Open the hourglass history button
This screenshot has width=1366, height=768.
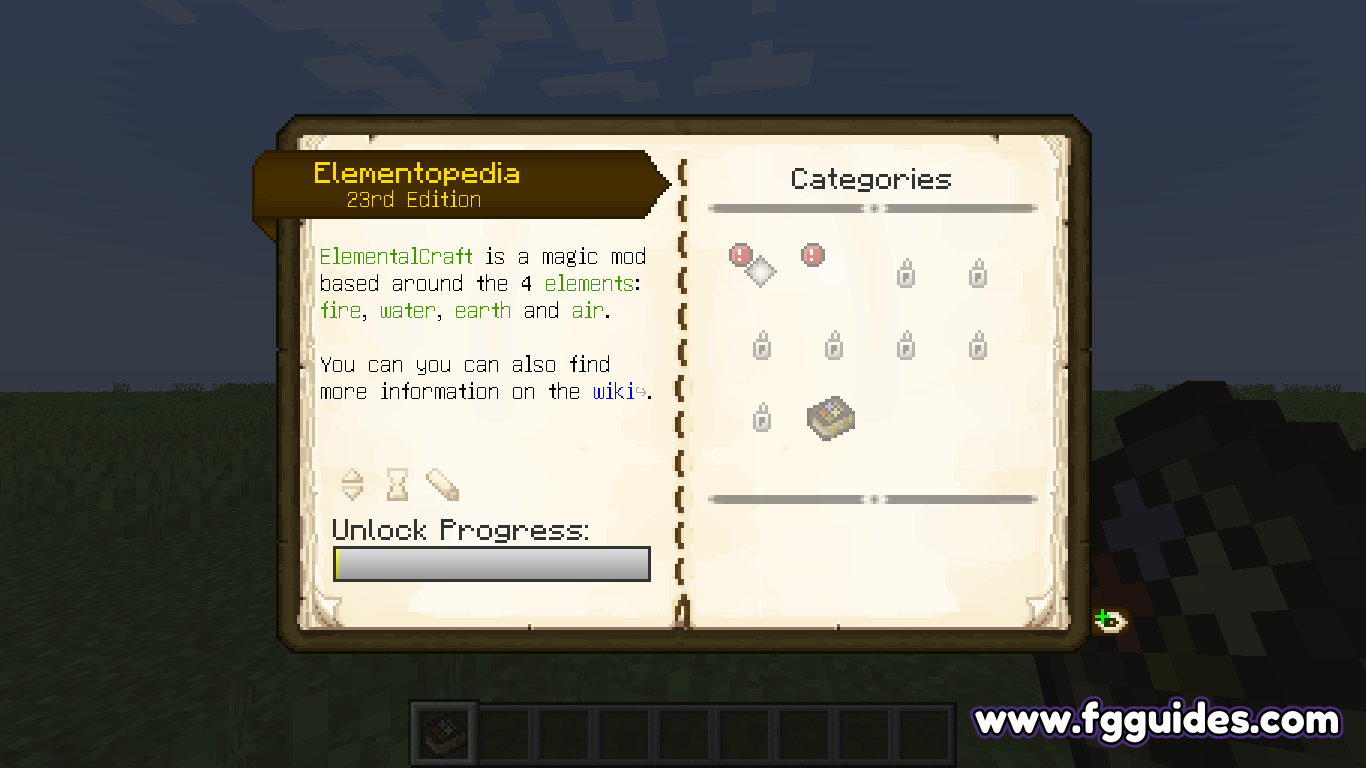click(x=398, y=485)
